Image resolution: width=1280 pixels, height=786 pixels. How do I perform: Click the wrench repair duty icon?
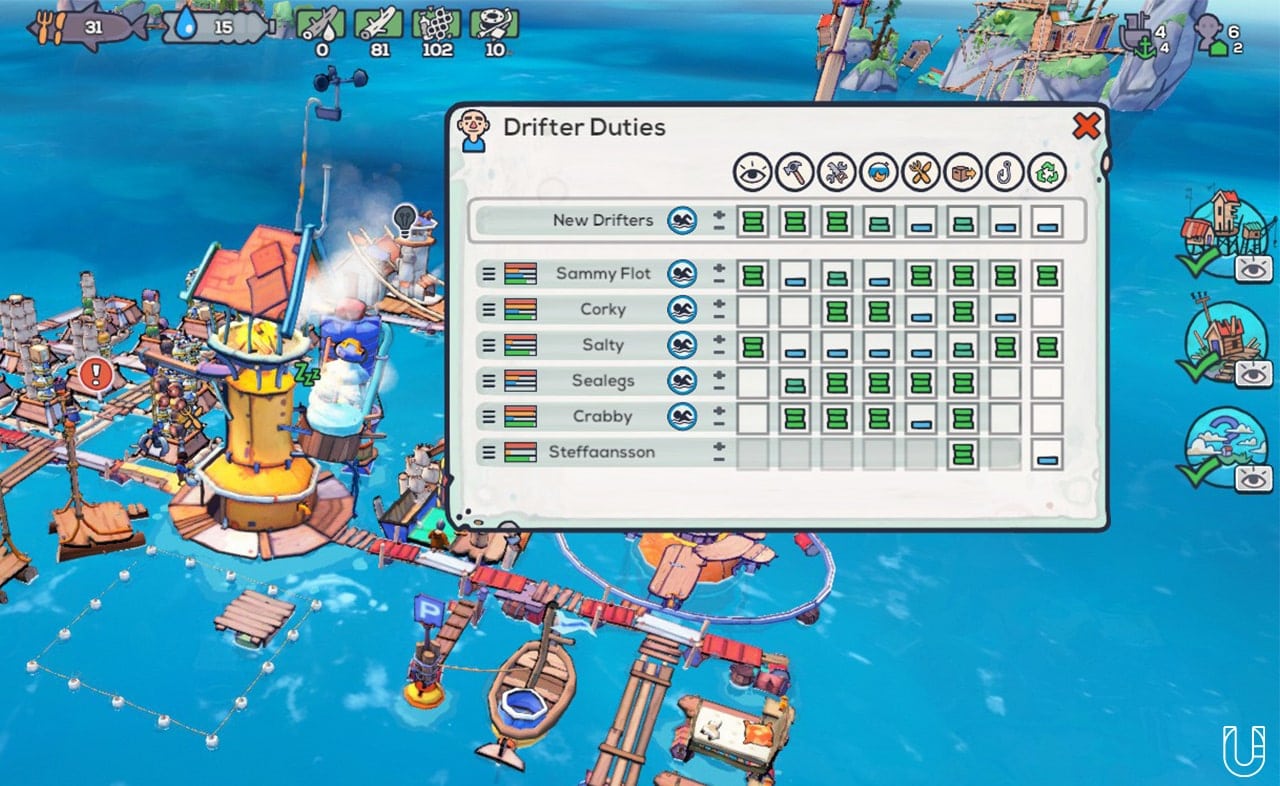point(835,171)
